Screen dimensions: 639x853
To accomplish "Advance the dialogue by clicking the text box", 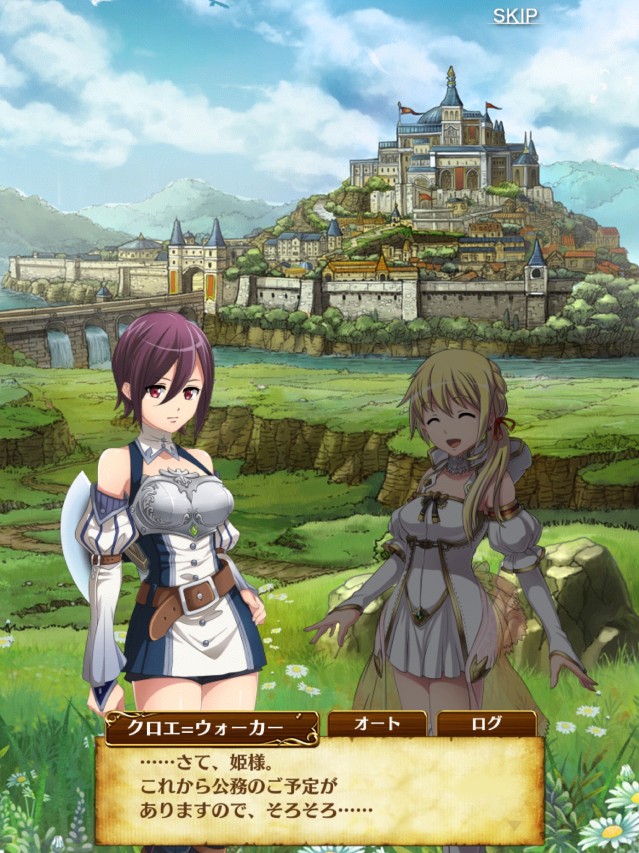I will 320,790.
